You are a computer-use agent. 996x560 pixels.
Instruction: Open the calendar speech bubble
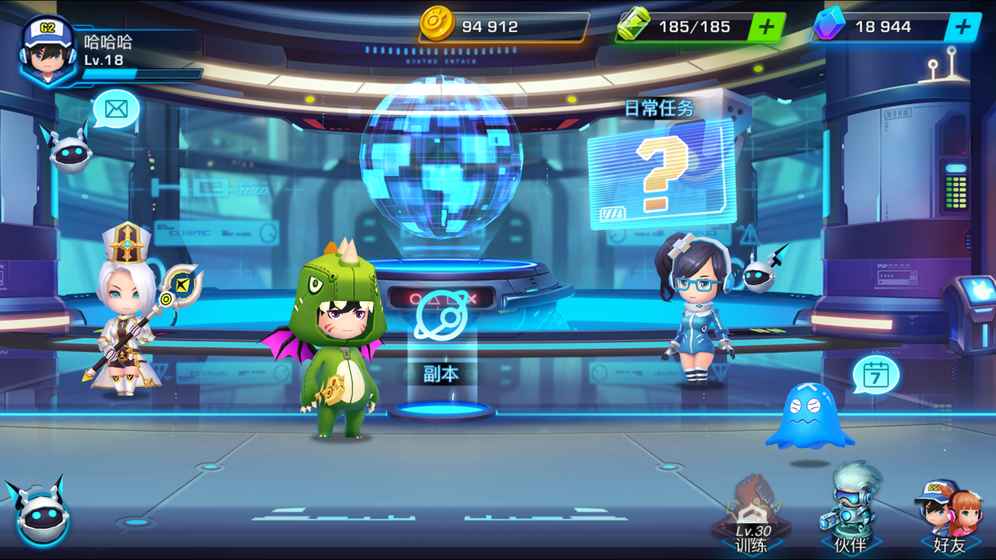(x=876, y=376)
